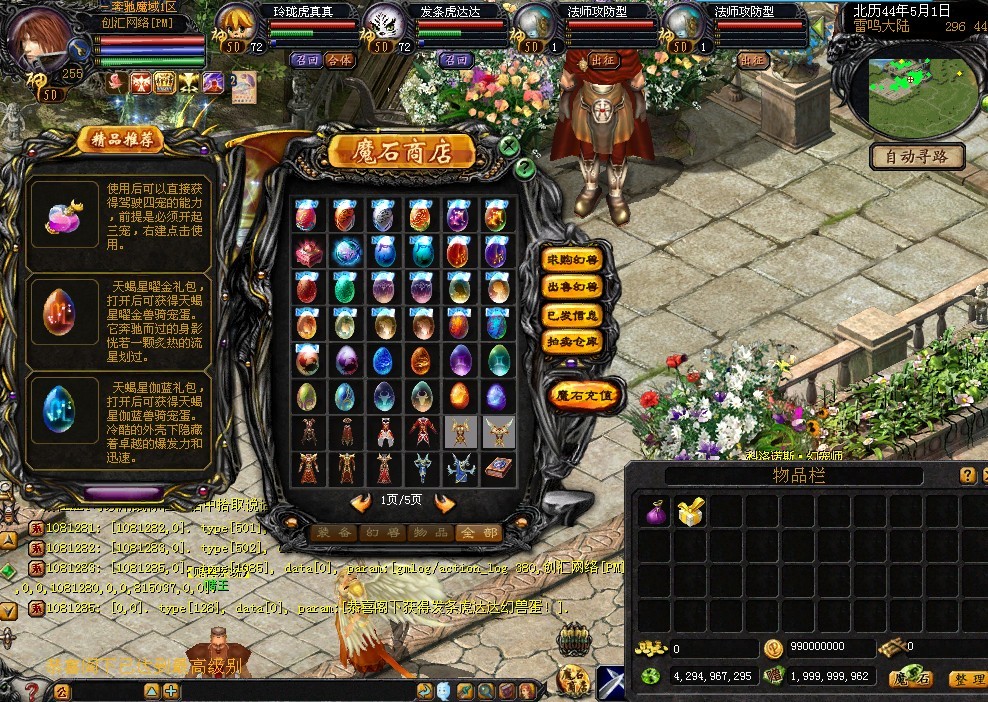Viewport: 988px width, 702px height.
Task: Show the 物品 shop category
Action: tap(430, 533)
